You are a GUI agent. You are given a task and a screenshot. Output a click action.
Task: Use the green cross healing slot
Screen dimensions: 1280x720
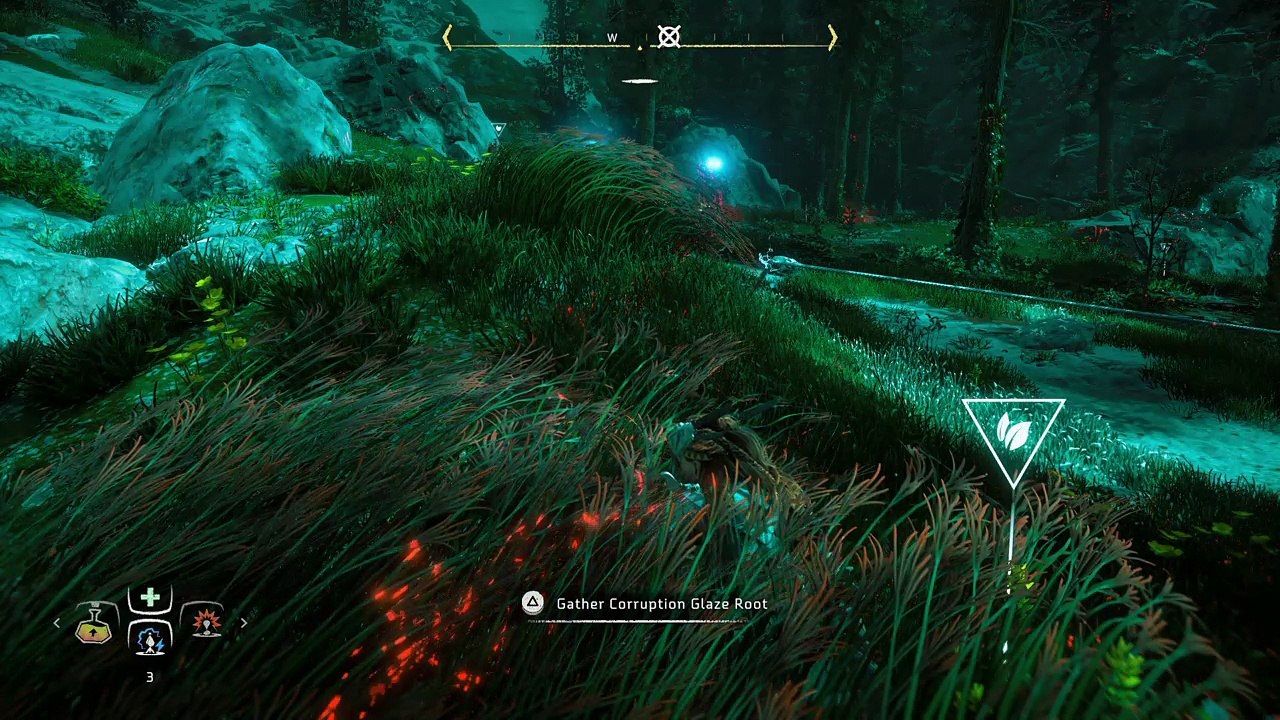(x=150, y=598)
